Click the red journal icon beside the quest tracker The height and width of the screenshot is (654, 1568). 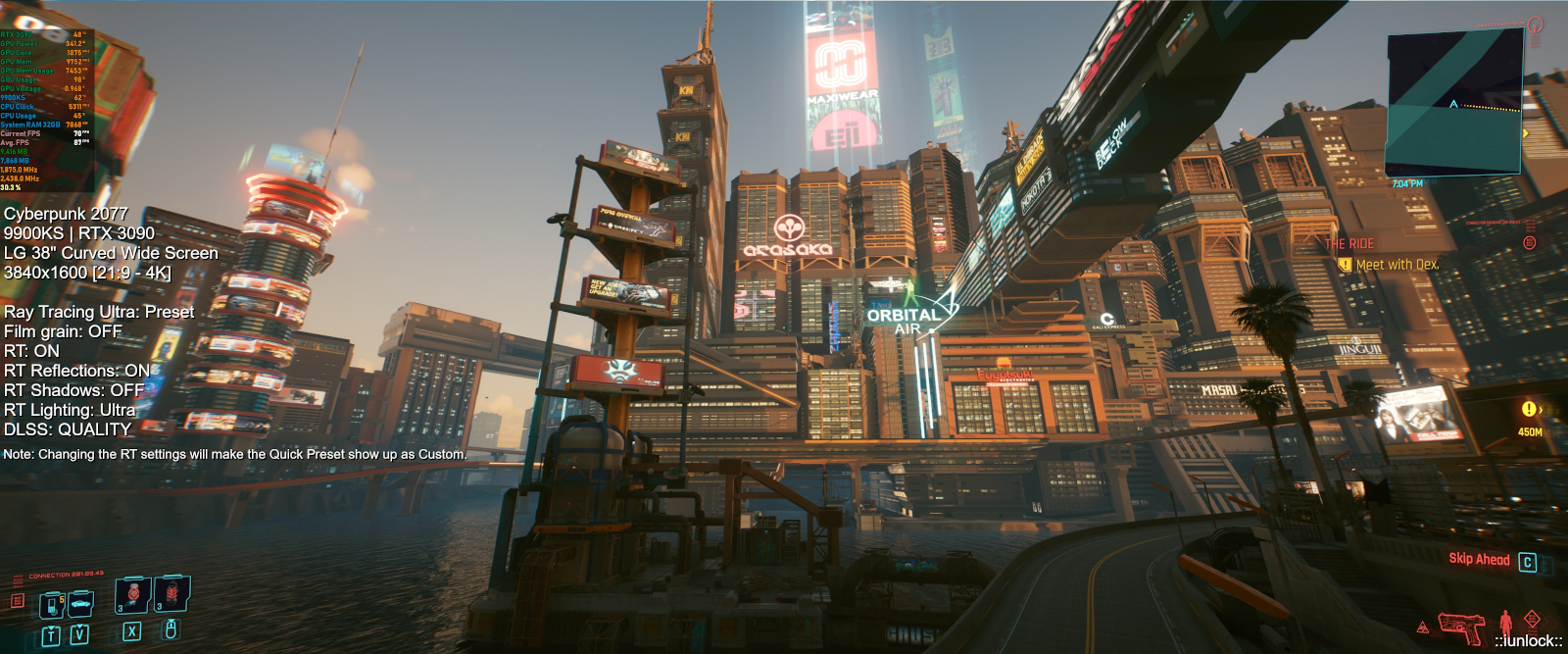1530,242
